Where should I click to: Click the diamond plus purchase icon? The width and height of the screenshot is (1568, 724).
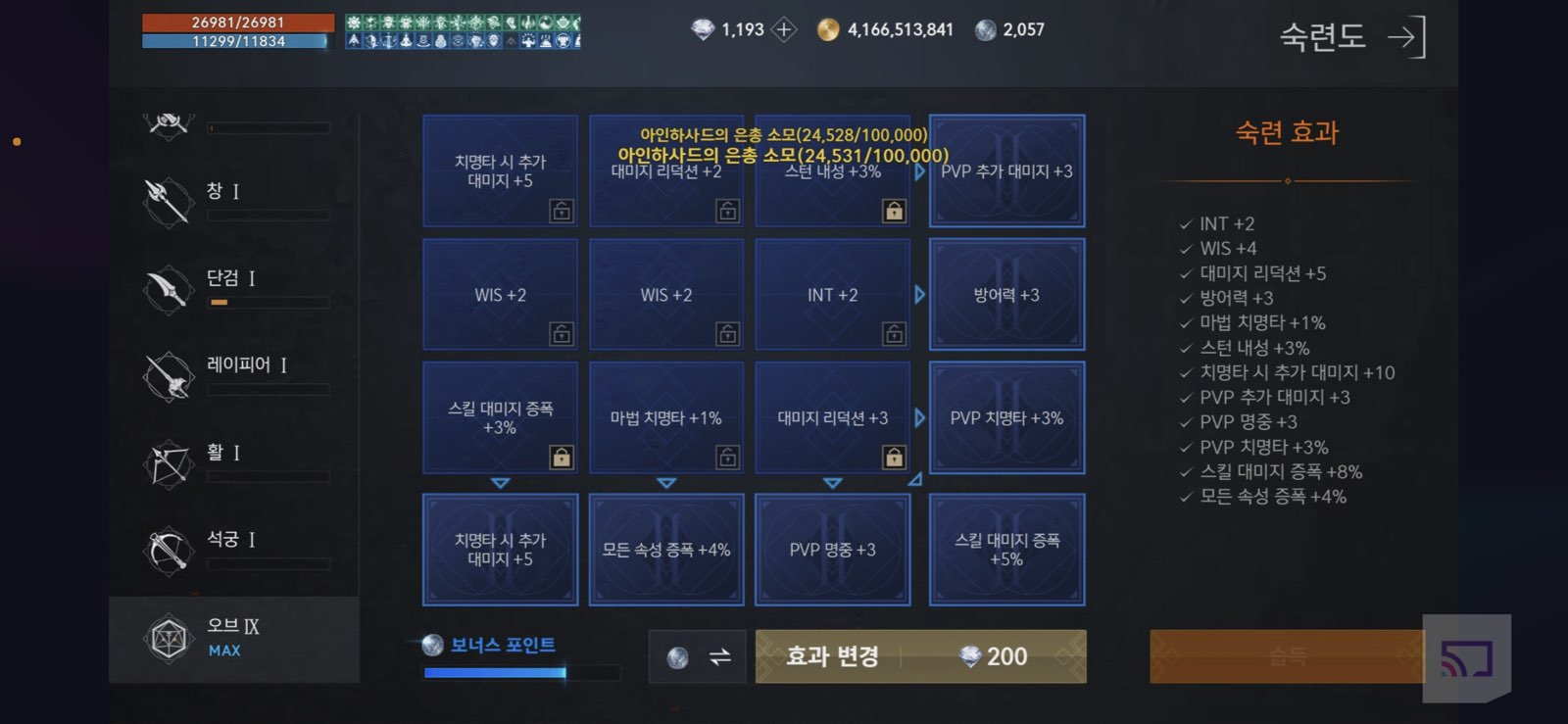point(783,29)
